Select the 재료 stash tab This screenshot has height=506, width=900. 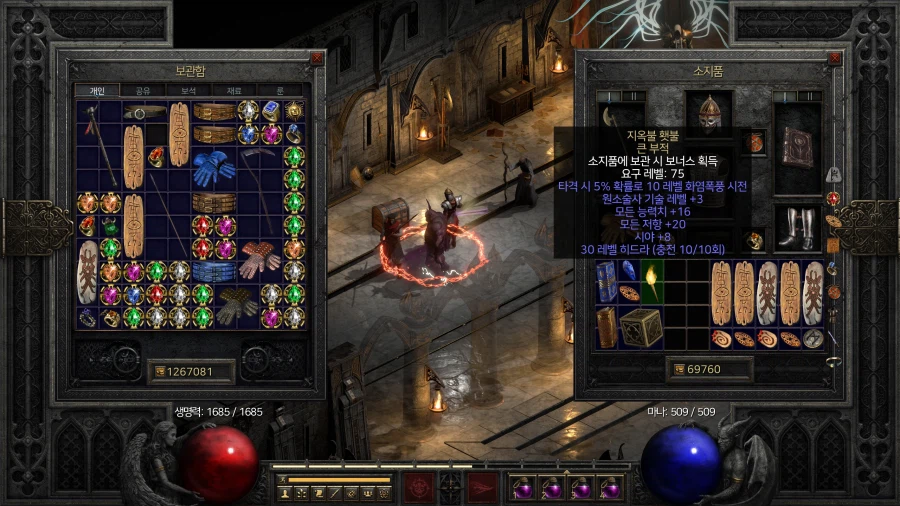click(234, 91)
